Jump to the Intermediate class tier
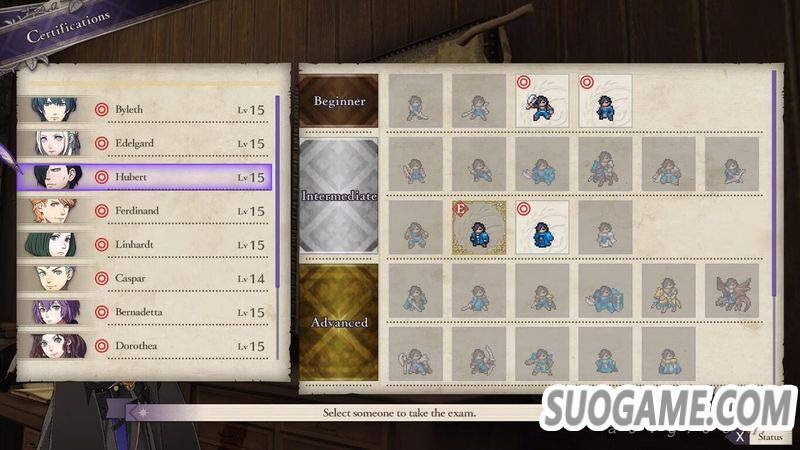This screenshot has width=800, height=450. point(340,196)
